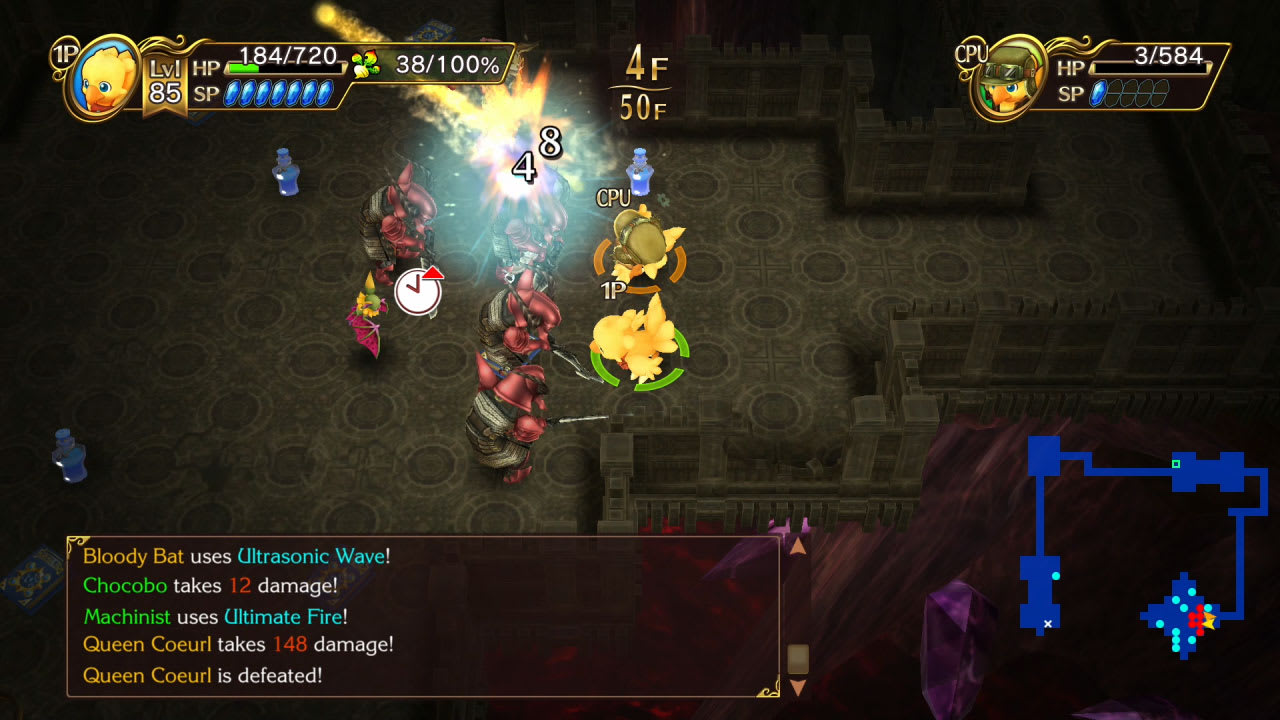Click the Ultrasonic Wave text link
This screenshot has width=1280, height=720.
(312, 556)
